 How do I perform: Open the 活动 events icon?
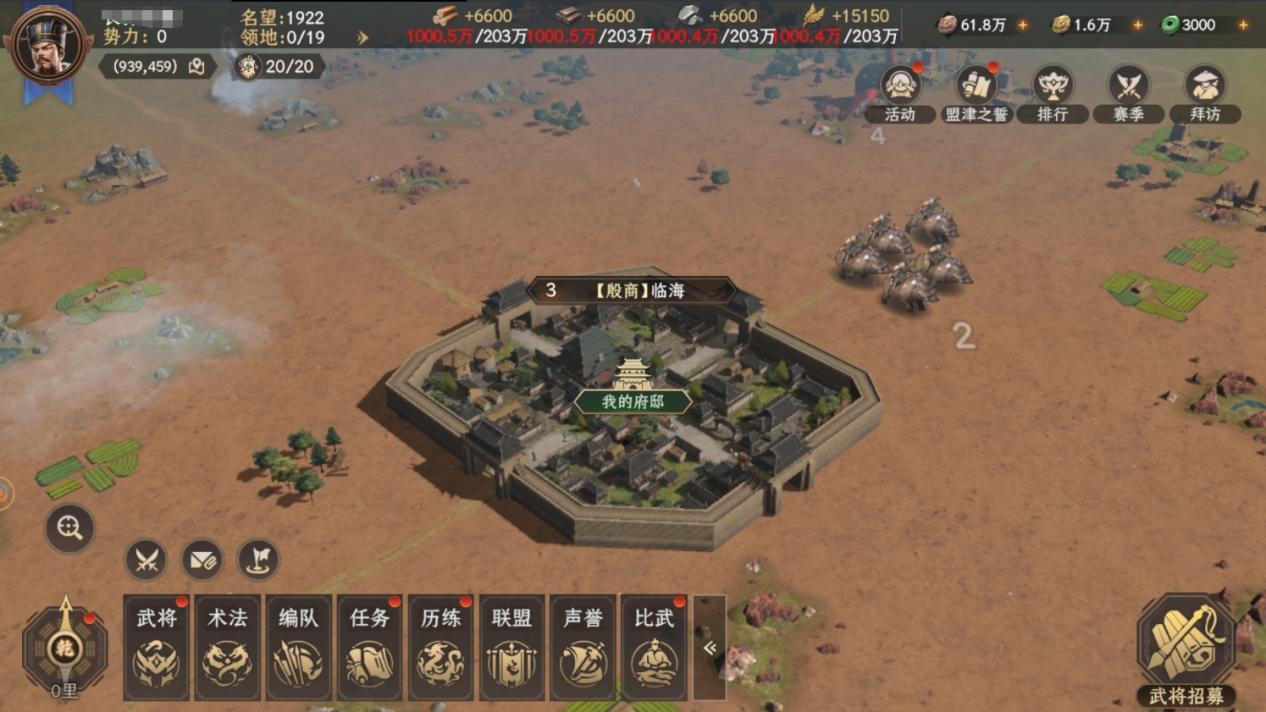click(900, 92)
